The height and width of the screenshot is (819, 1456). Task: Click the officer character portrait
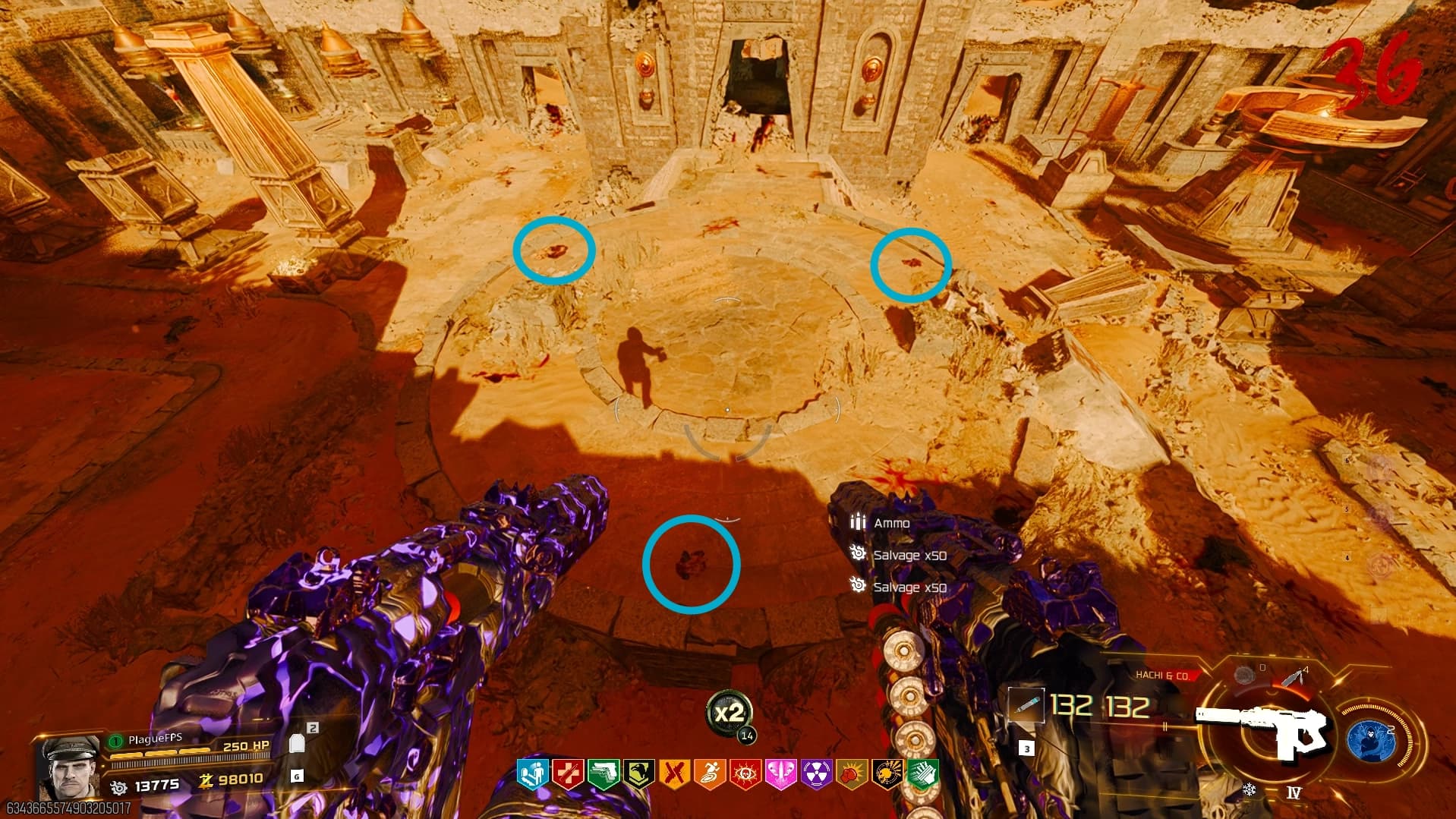click(x=68, y=767)
